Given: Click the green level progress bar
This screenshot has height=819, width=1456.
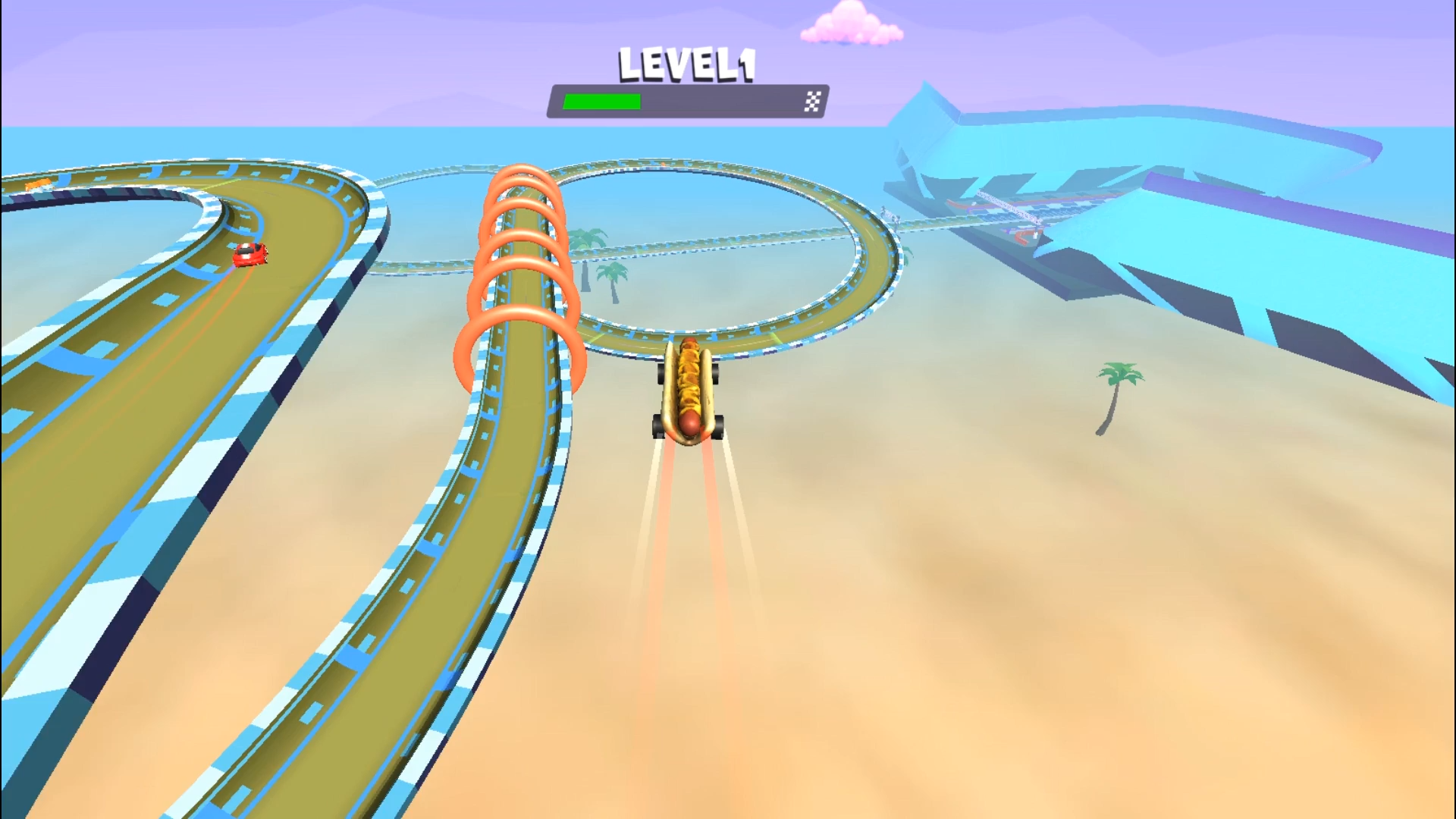Looking at the screenshot, I should [603, 101].
